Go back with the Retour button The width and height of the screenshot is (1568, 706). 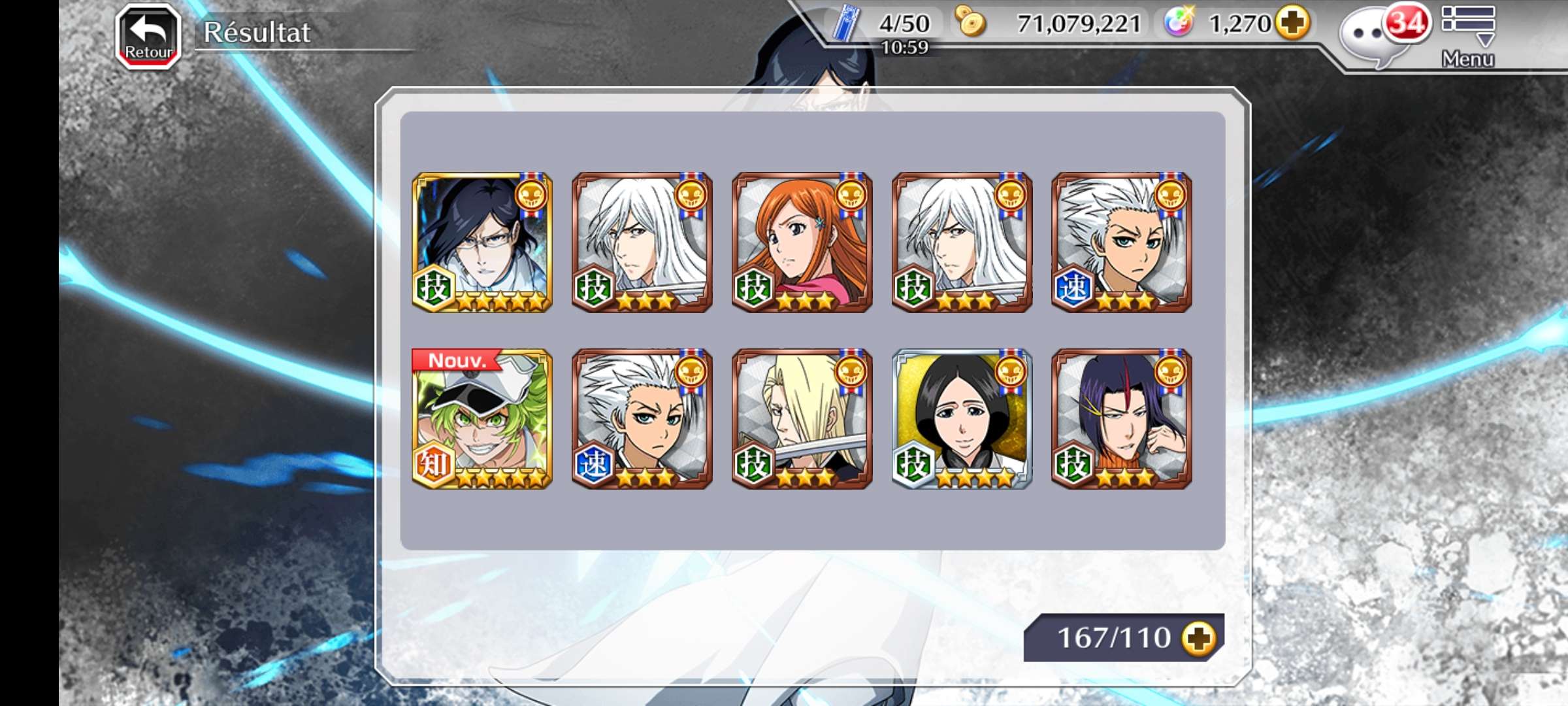pos(148,37)
